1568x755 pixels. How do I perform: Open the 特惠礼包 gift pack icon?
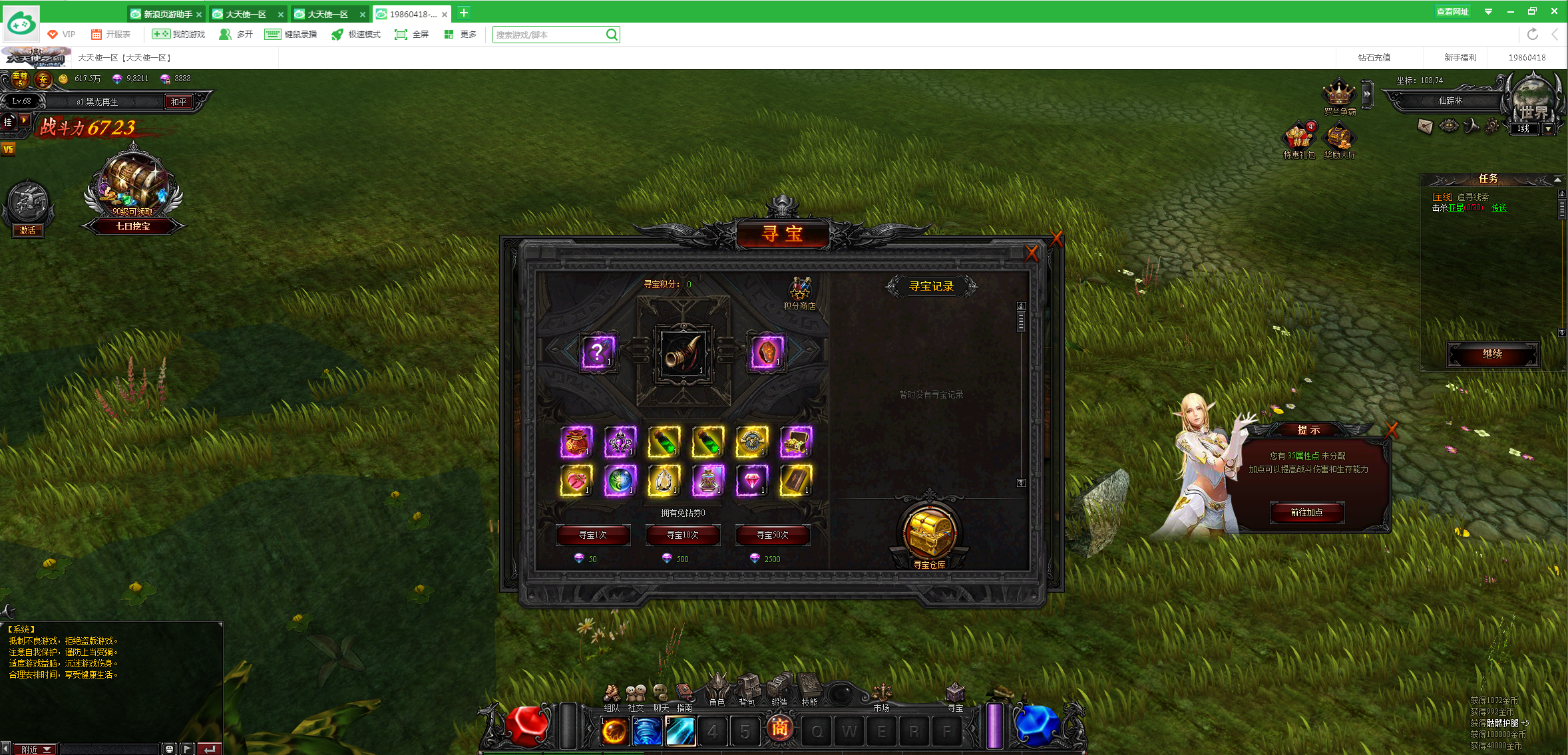pos(1298,139)
